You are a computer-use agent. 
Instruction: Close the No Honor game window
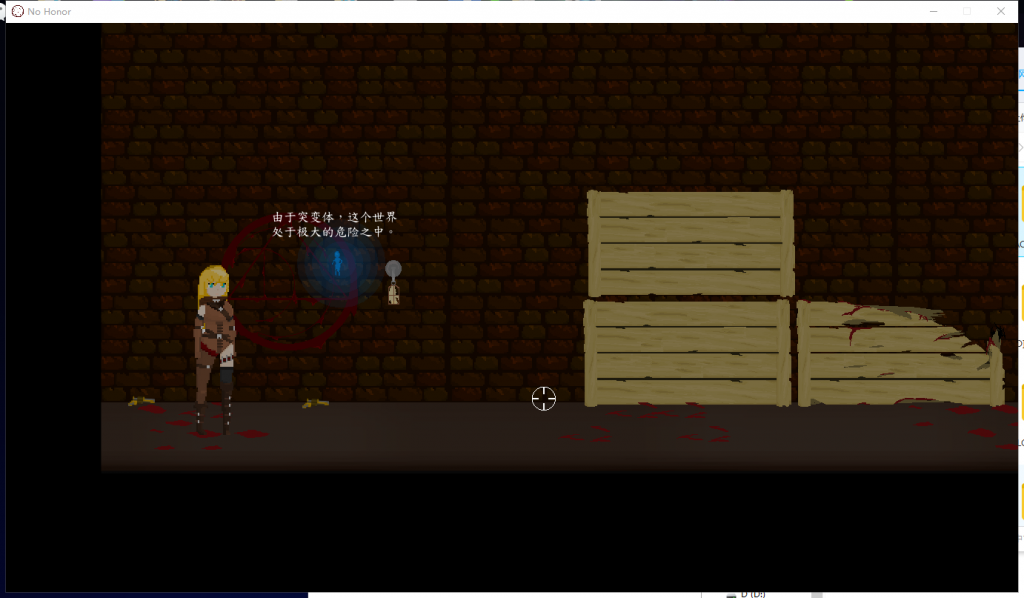coord(1000,11)
